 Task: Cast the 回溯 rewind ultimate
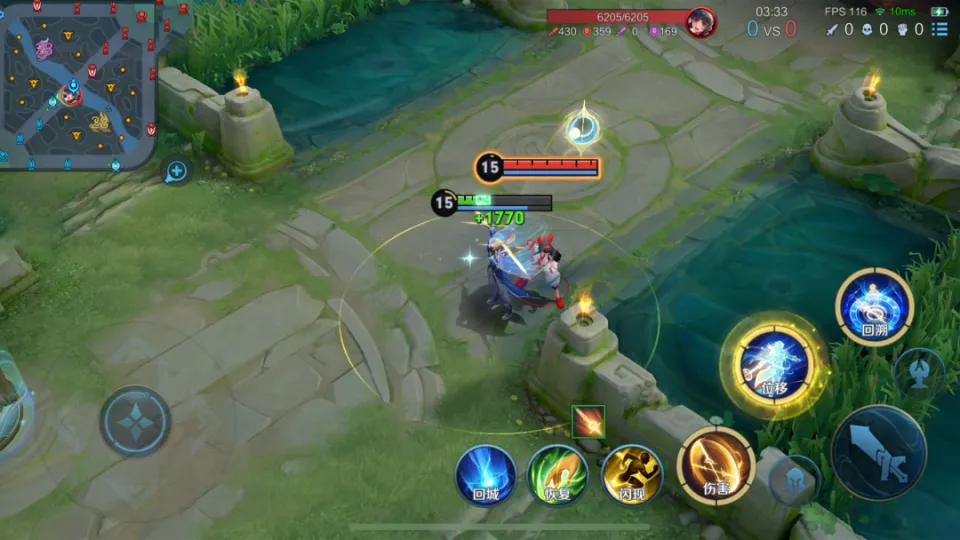coord(875,307)
